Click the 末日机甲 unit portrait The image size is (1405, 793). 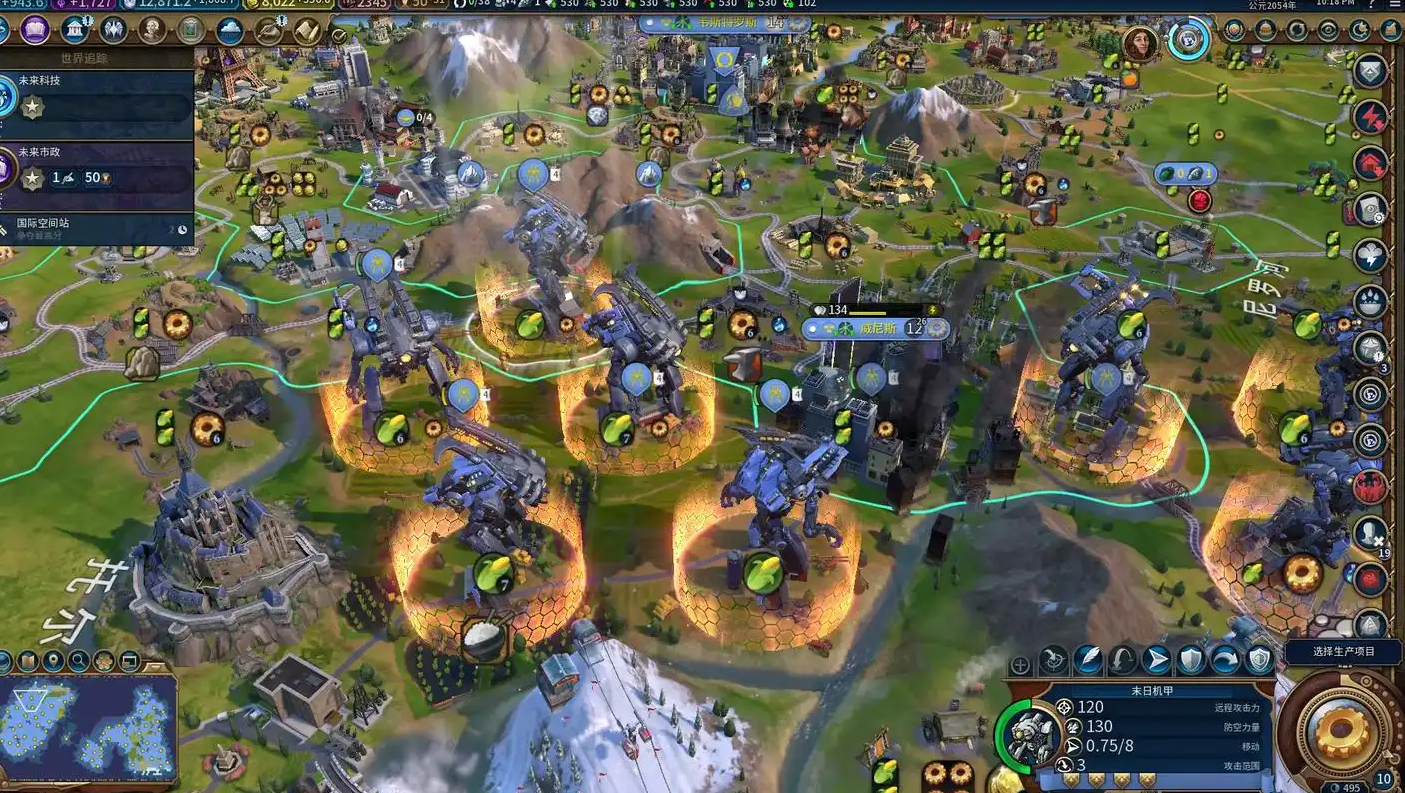click(1030, 735)
